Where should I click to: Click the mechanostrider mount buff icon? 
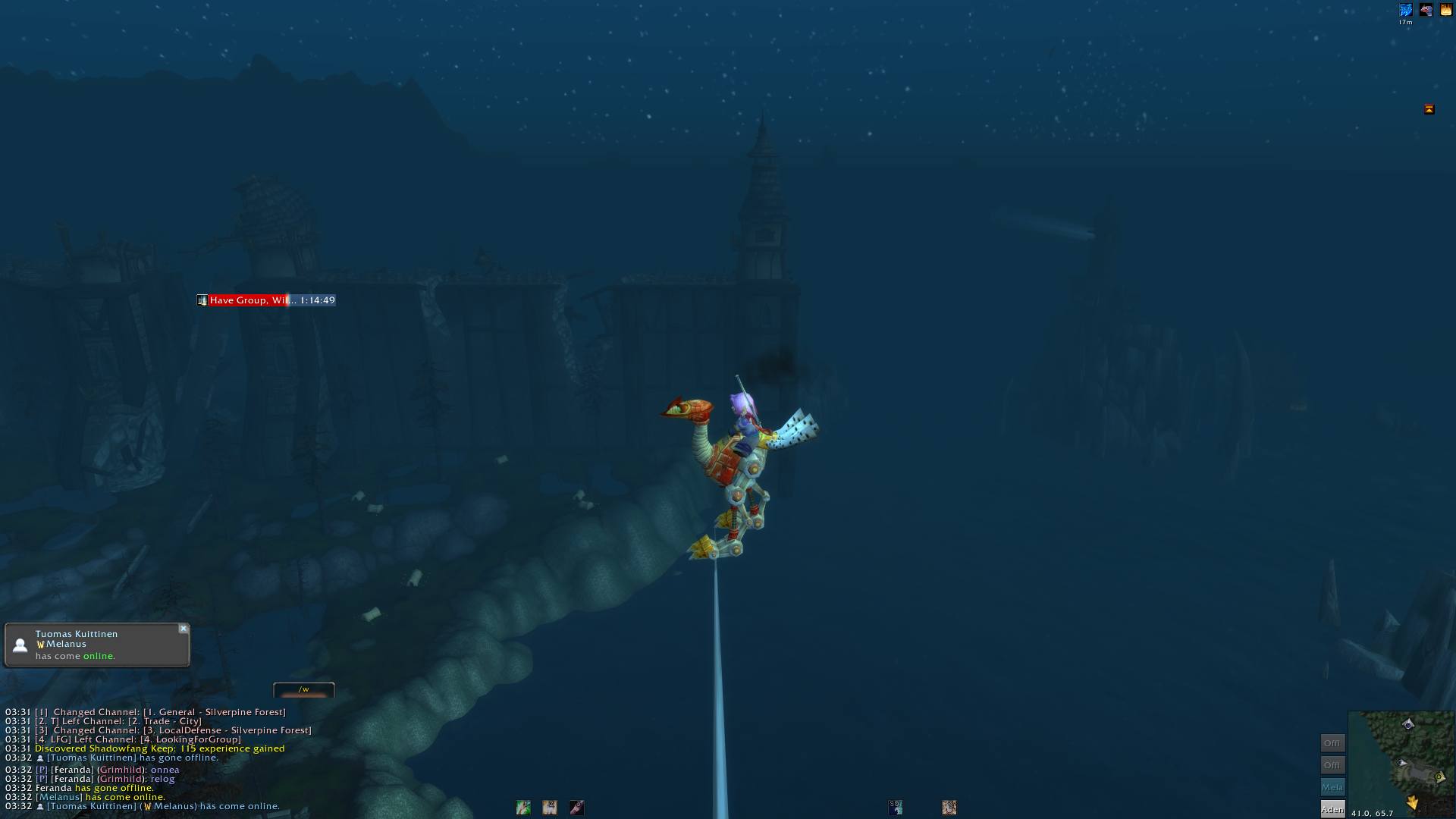point(1426,11)
